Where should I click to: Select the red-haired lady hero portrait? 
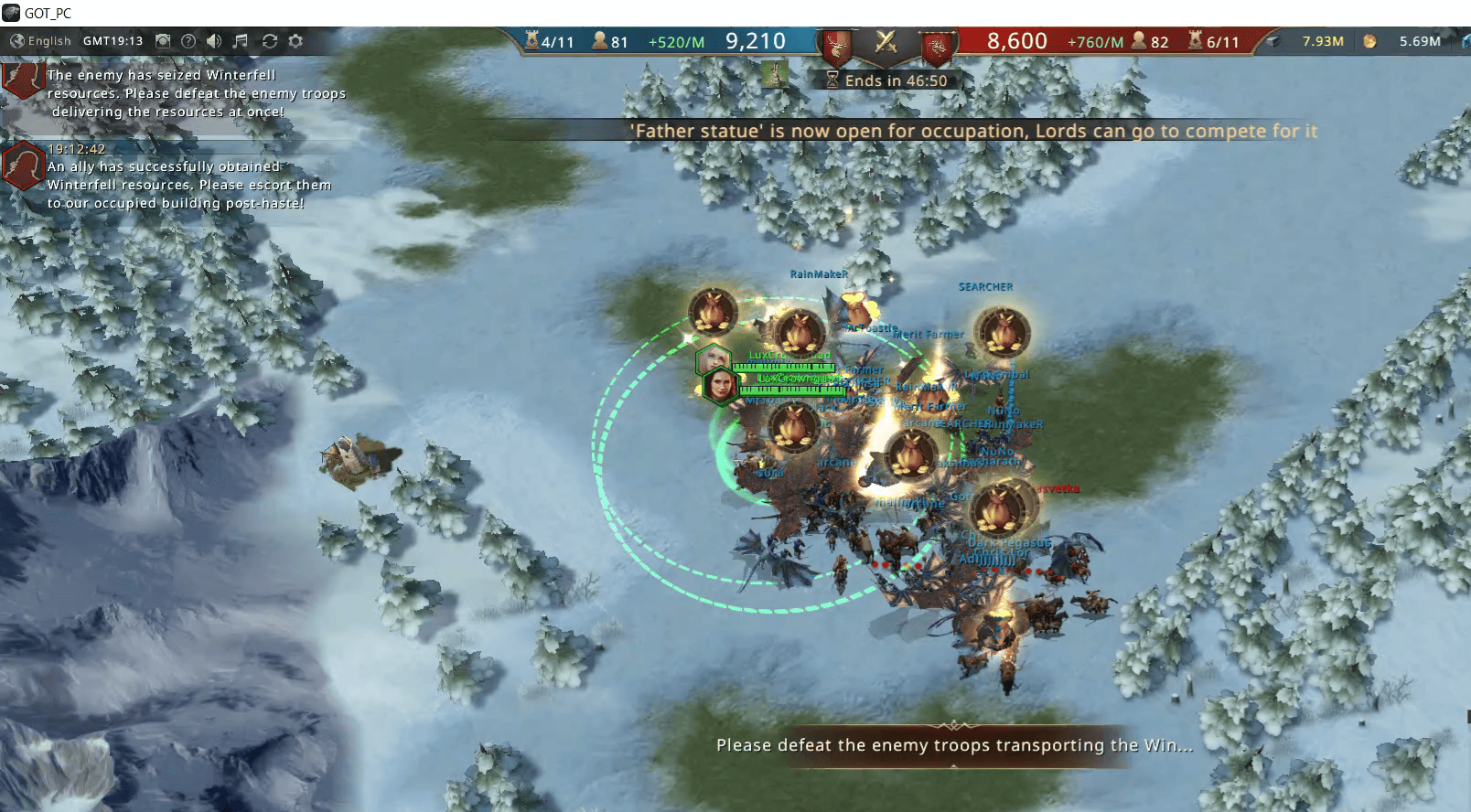click(721, 385)
